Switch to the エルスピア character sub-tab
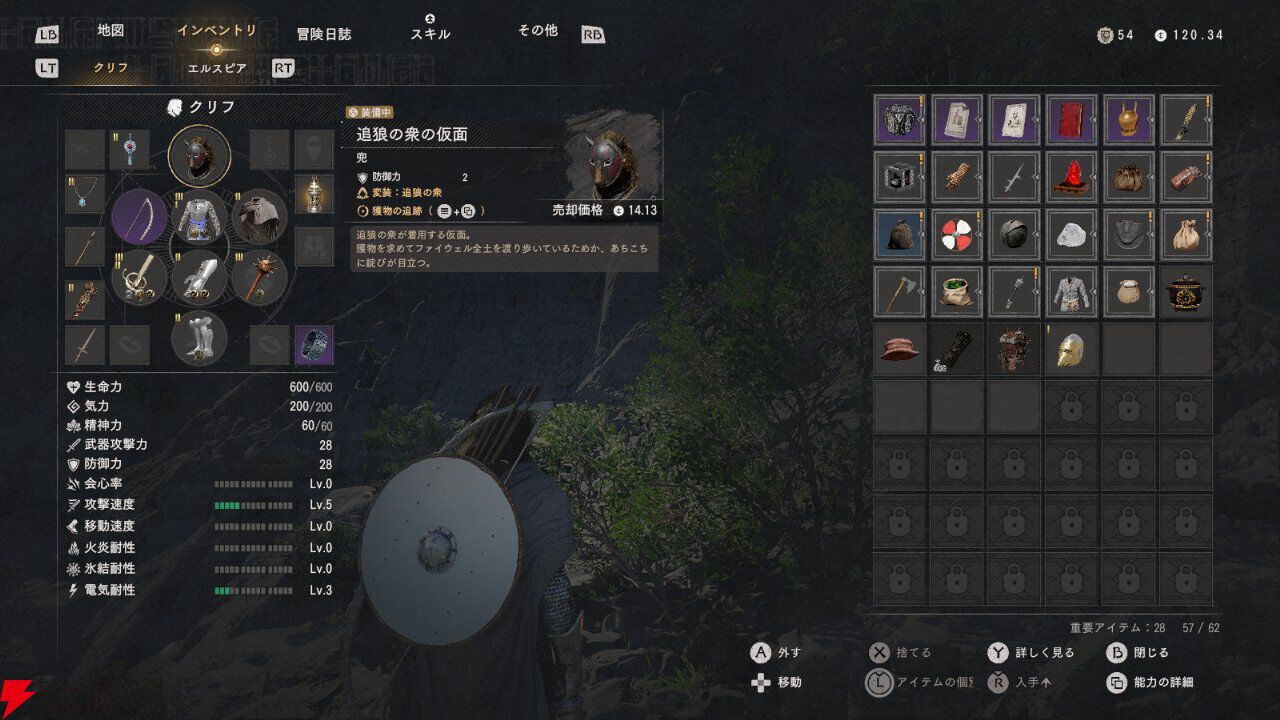The image size is (1280, 720). (x=217, y=68)
